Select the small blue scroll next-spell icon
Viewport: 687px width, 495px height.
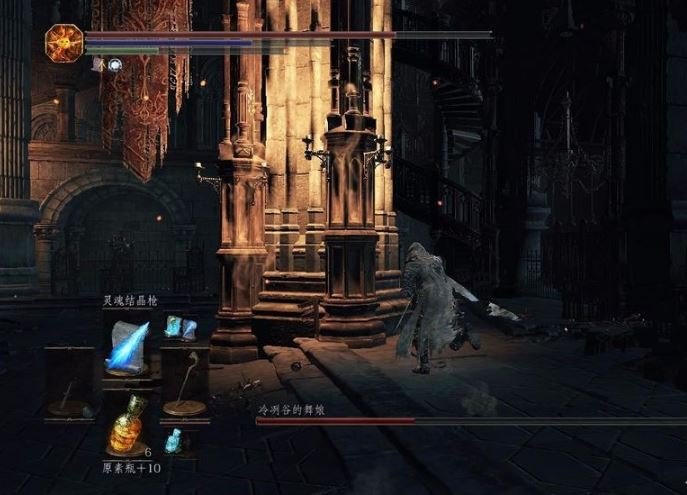[x=180, y=326]
